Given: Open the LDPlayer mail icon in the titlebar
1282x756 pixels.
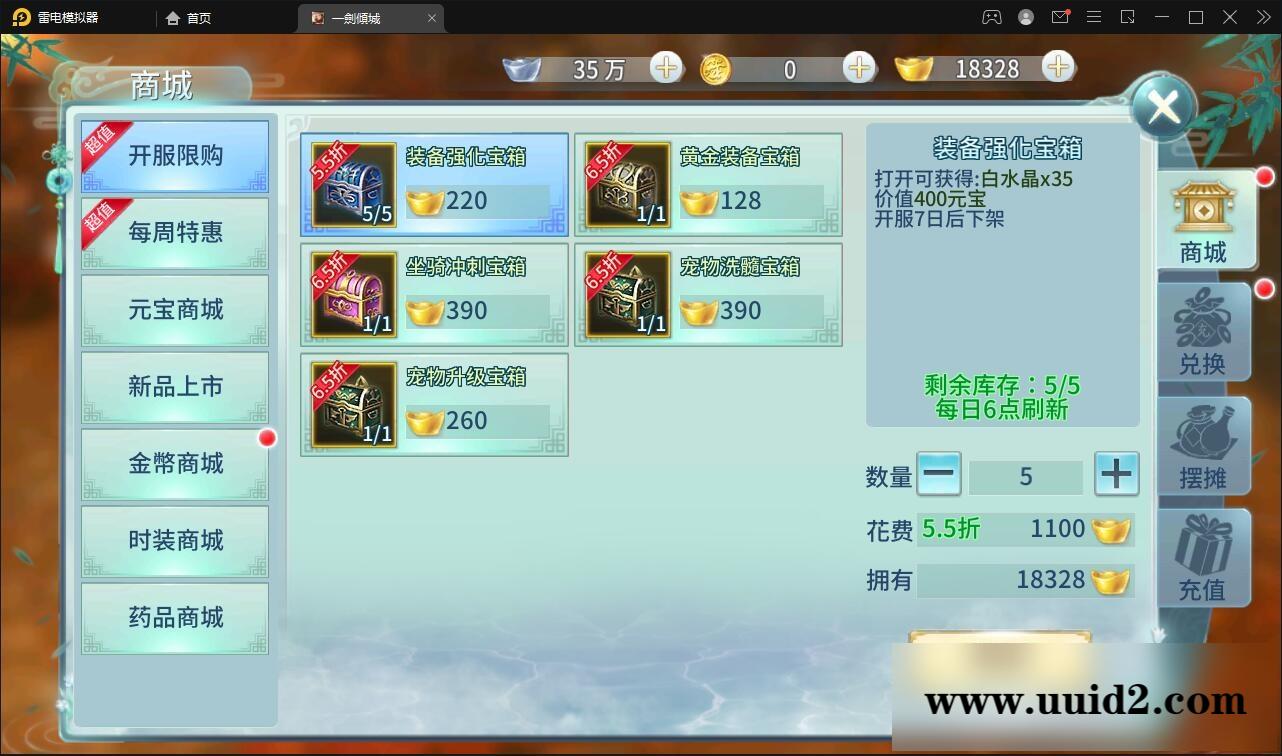Looking at the screenshot, I should (x=1060, y=17).
